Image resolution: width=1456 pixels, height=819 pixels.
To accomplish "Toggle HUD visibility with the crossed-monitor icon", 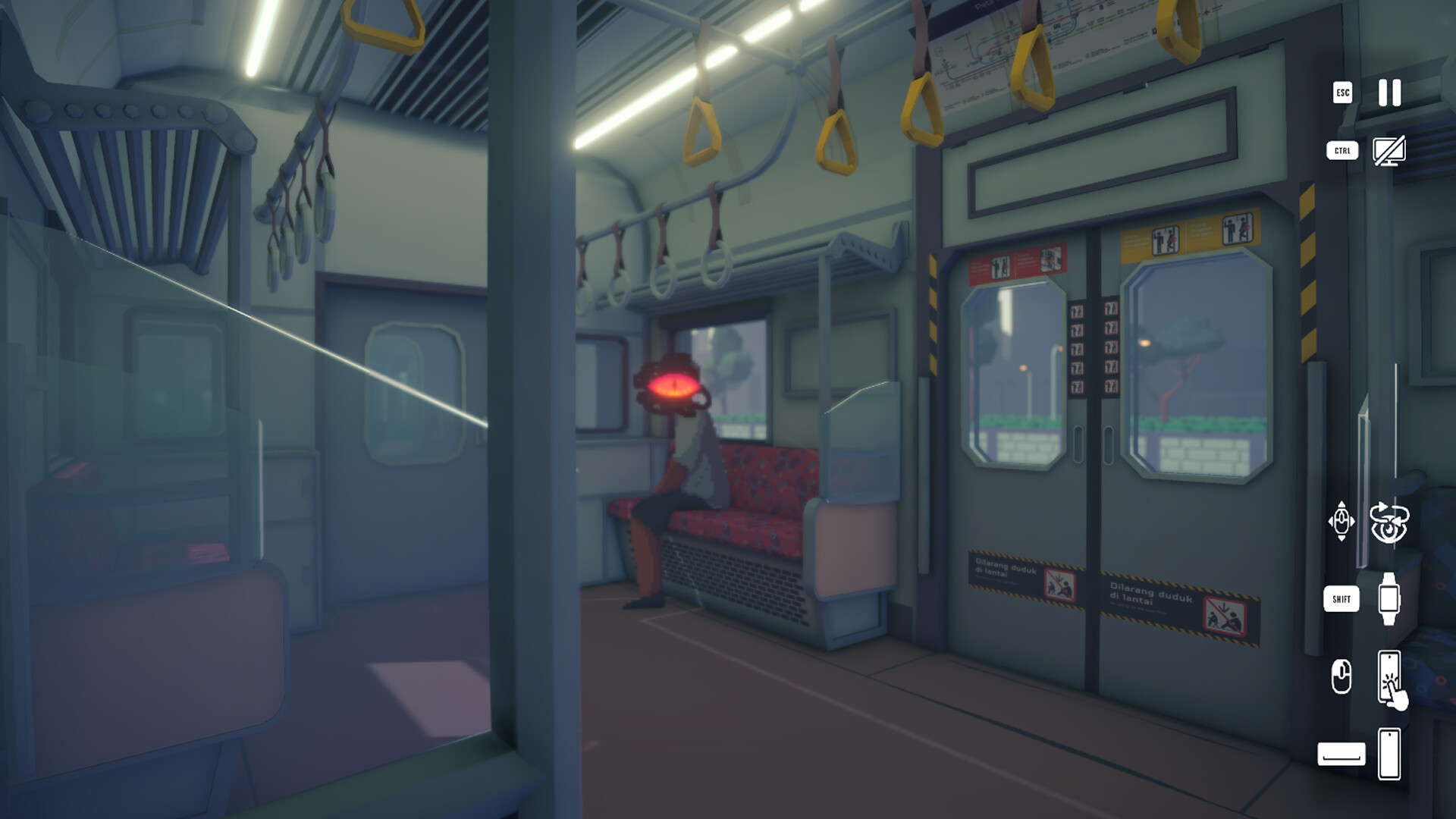I will 1390,152.
